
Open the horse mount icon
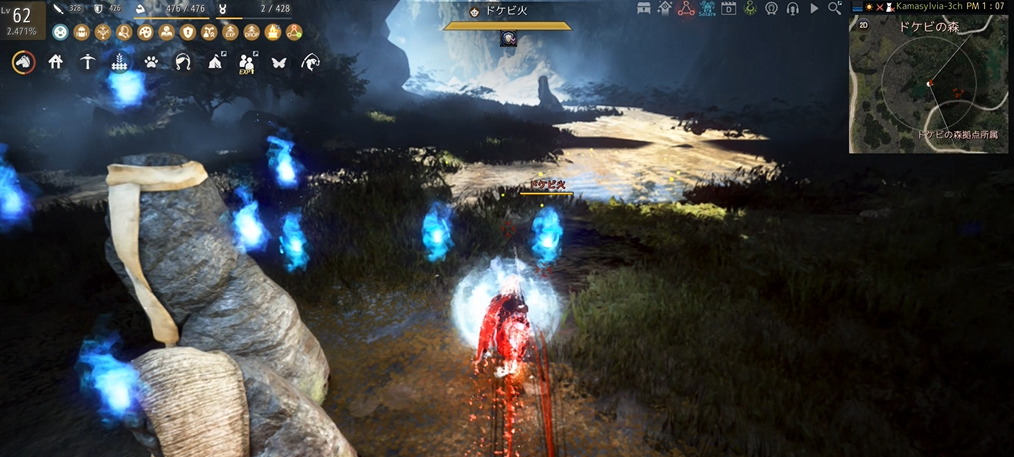22,62
